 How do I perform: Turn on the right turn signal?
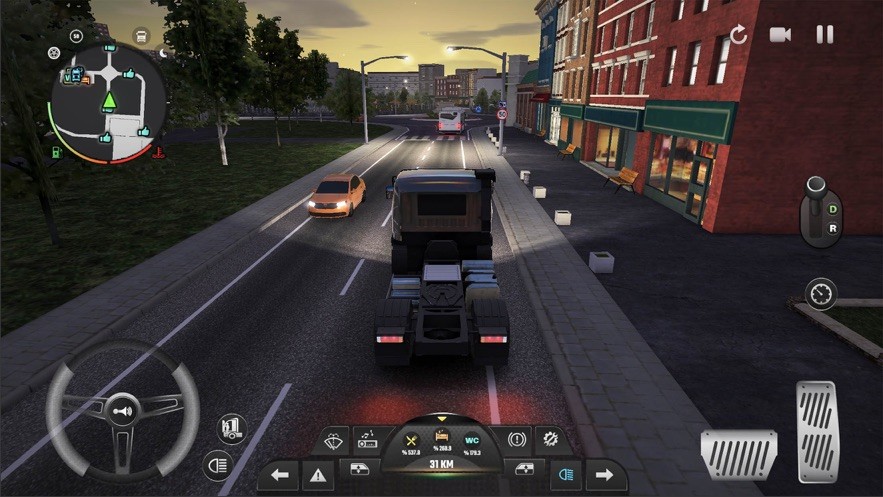[x=604, y=475]
